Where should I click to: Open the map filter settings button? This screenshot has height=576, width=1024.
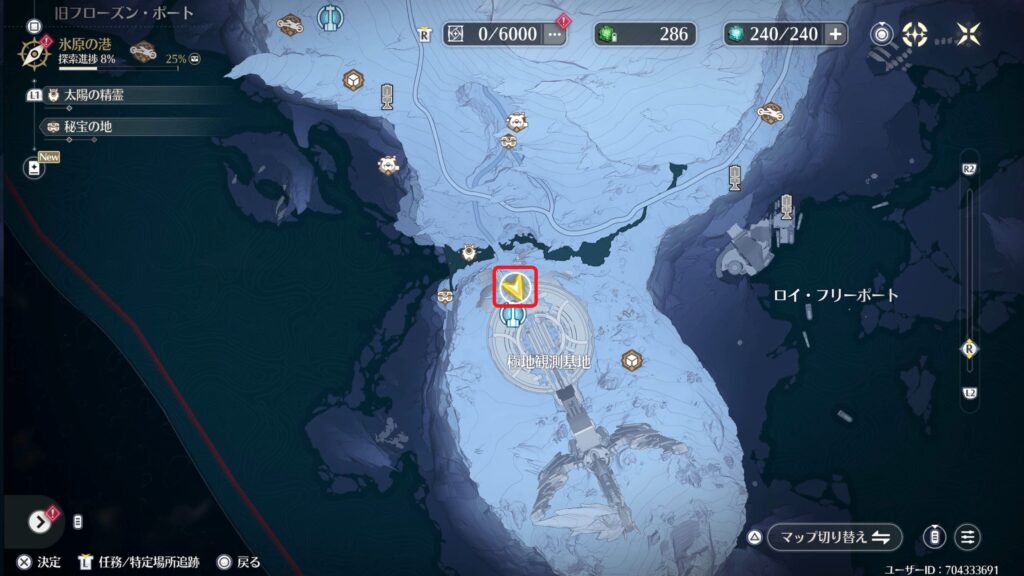pos(967,537)
